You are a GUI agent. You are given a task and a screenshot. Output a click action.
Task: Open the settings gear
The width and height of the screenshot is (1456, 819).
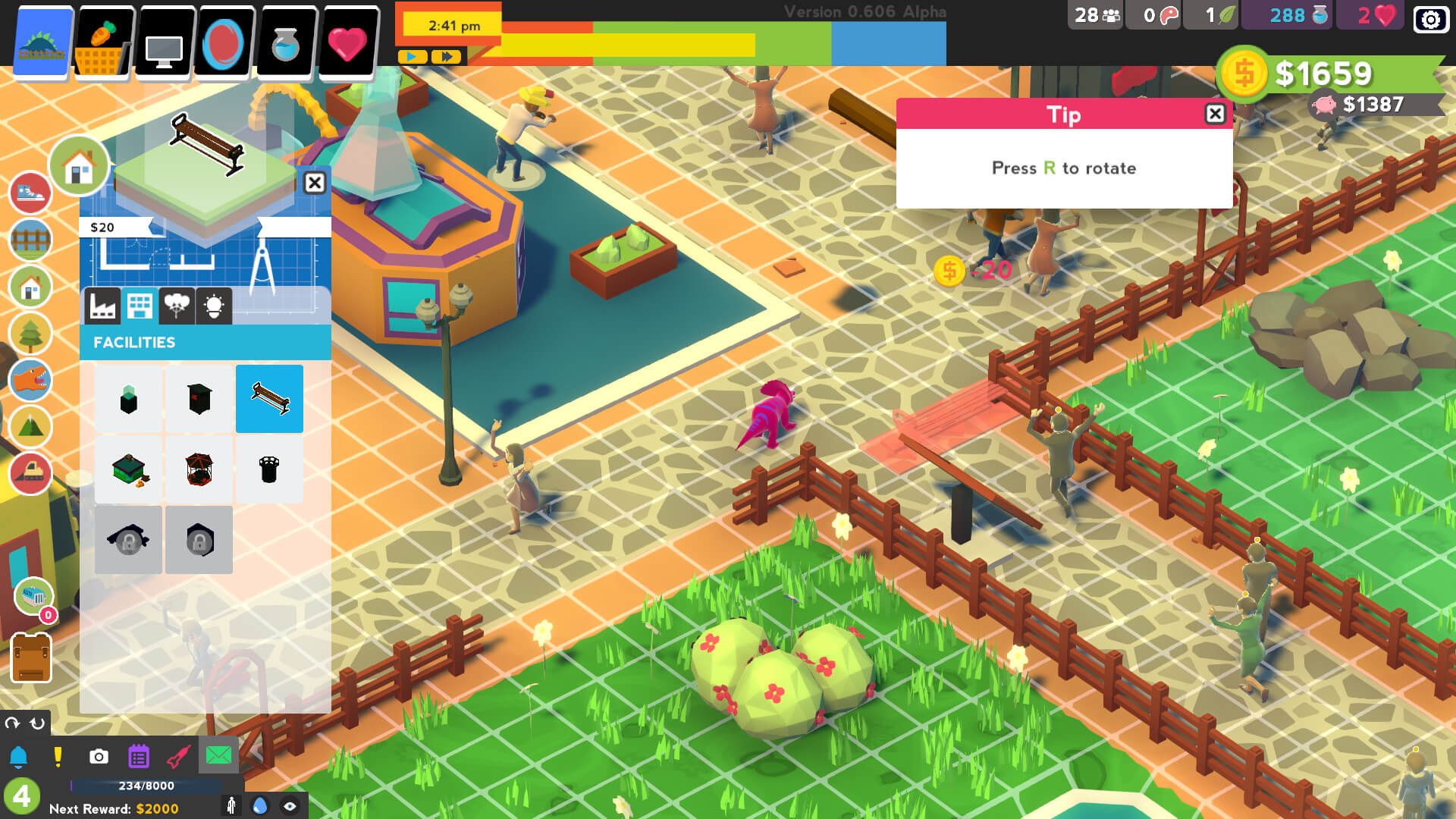[1430, 19]
